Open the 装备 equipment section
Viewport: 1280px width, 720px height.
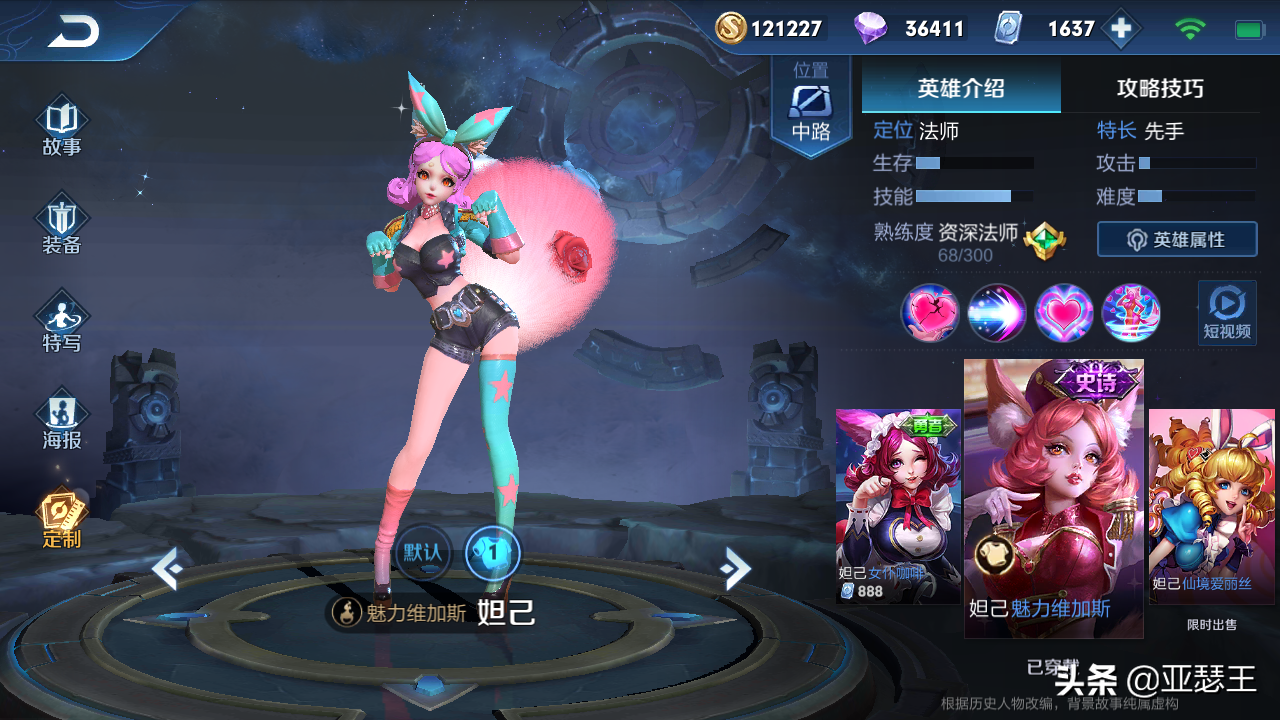(x=61, y=226)
